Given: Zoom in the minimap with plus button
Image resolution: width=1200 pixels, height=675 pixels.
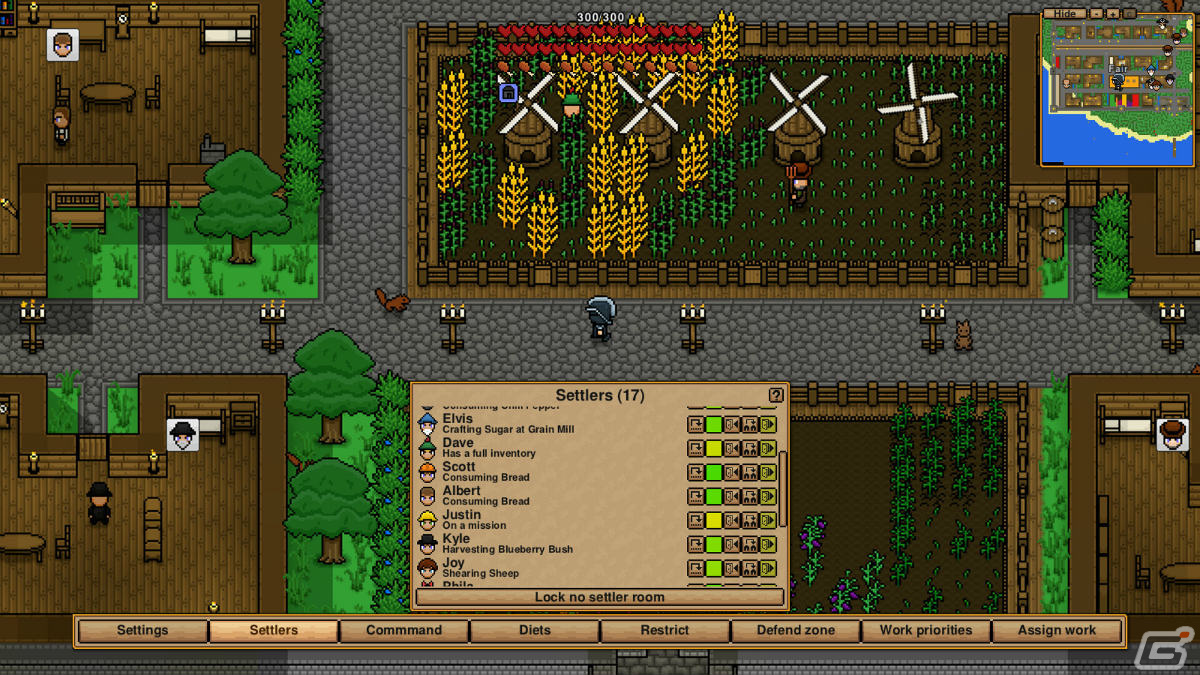Looking at the screenshot, I should click(x=1112, y=14).
